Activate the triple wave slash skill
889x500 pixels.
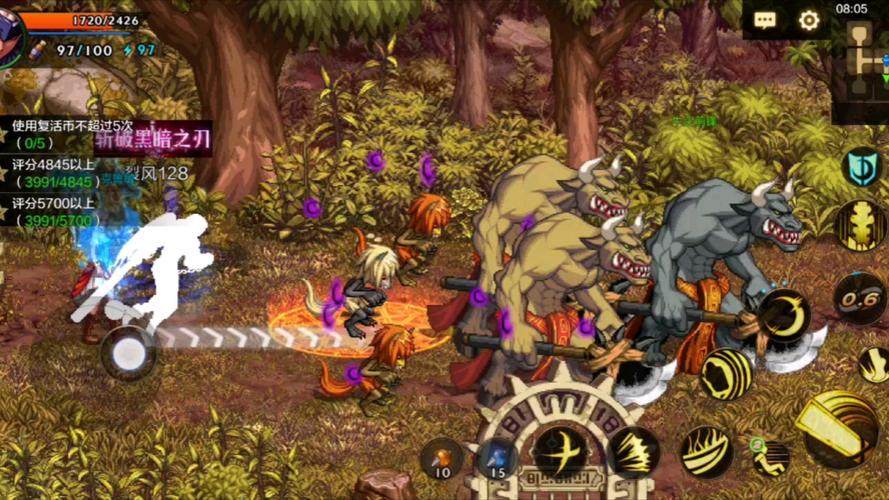click(707, 452)
